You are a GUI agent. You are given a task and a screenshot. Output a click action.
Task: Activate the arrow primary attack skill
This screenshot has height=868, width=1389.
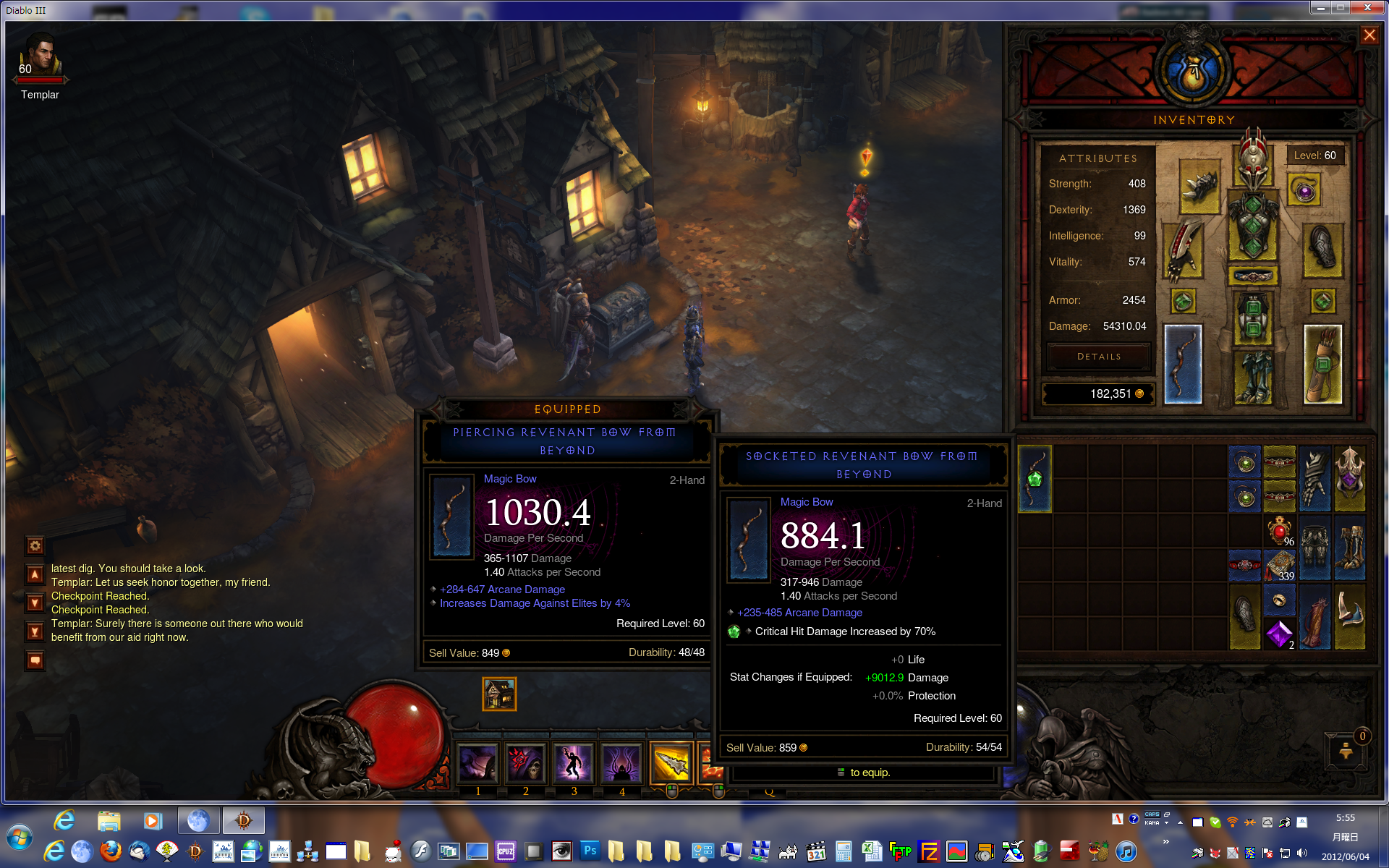(671, 763)
